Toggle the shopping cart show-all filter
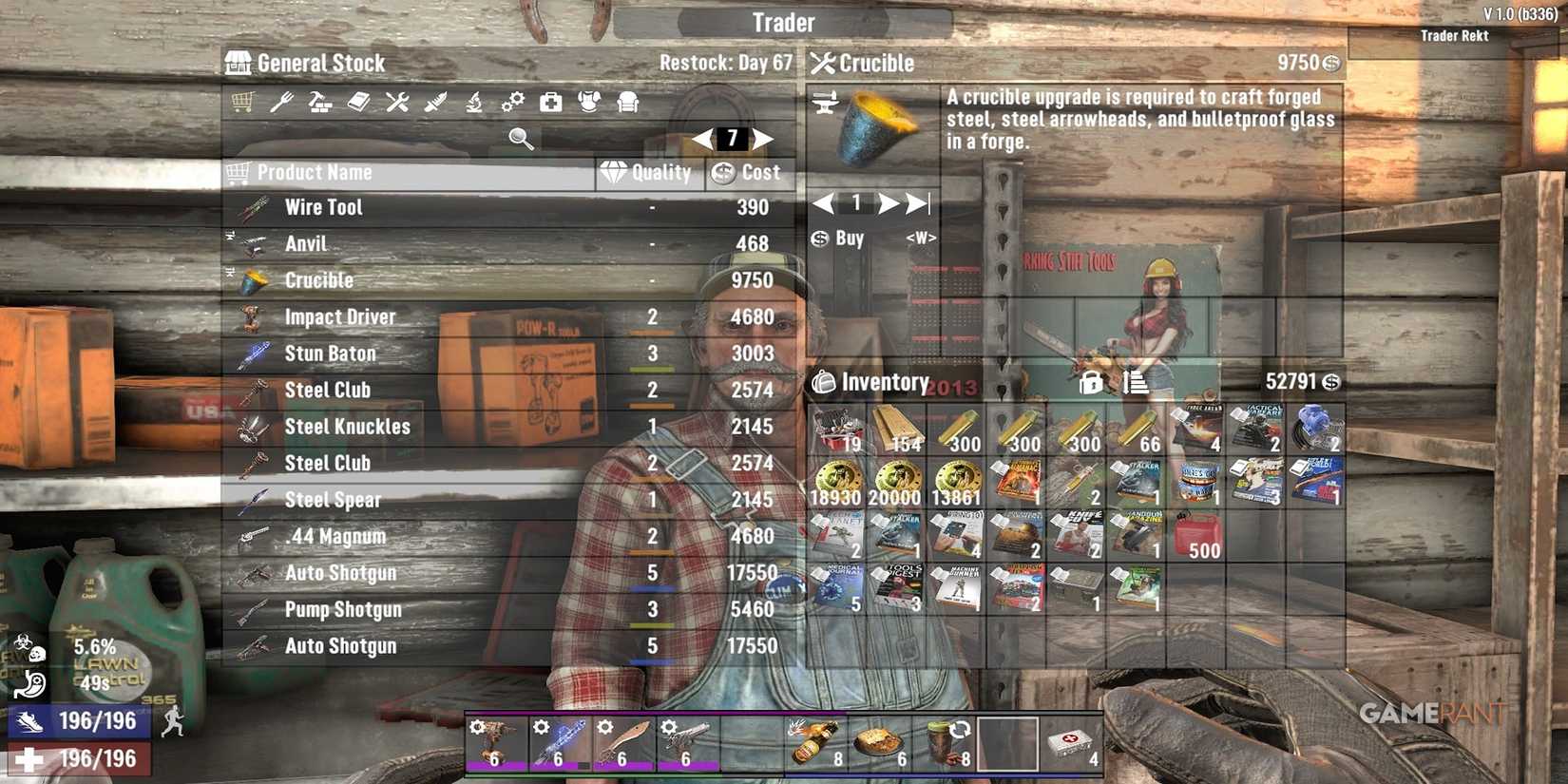1568x784 pixels. (x=242, y=102)
